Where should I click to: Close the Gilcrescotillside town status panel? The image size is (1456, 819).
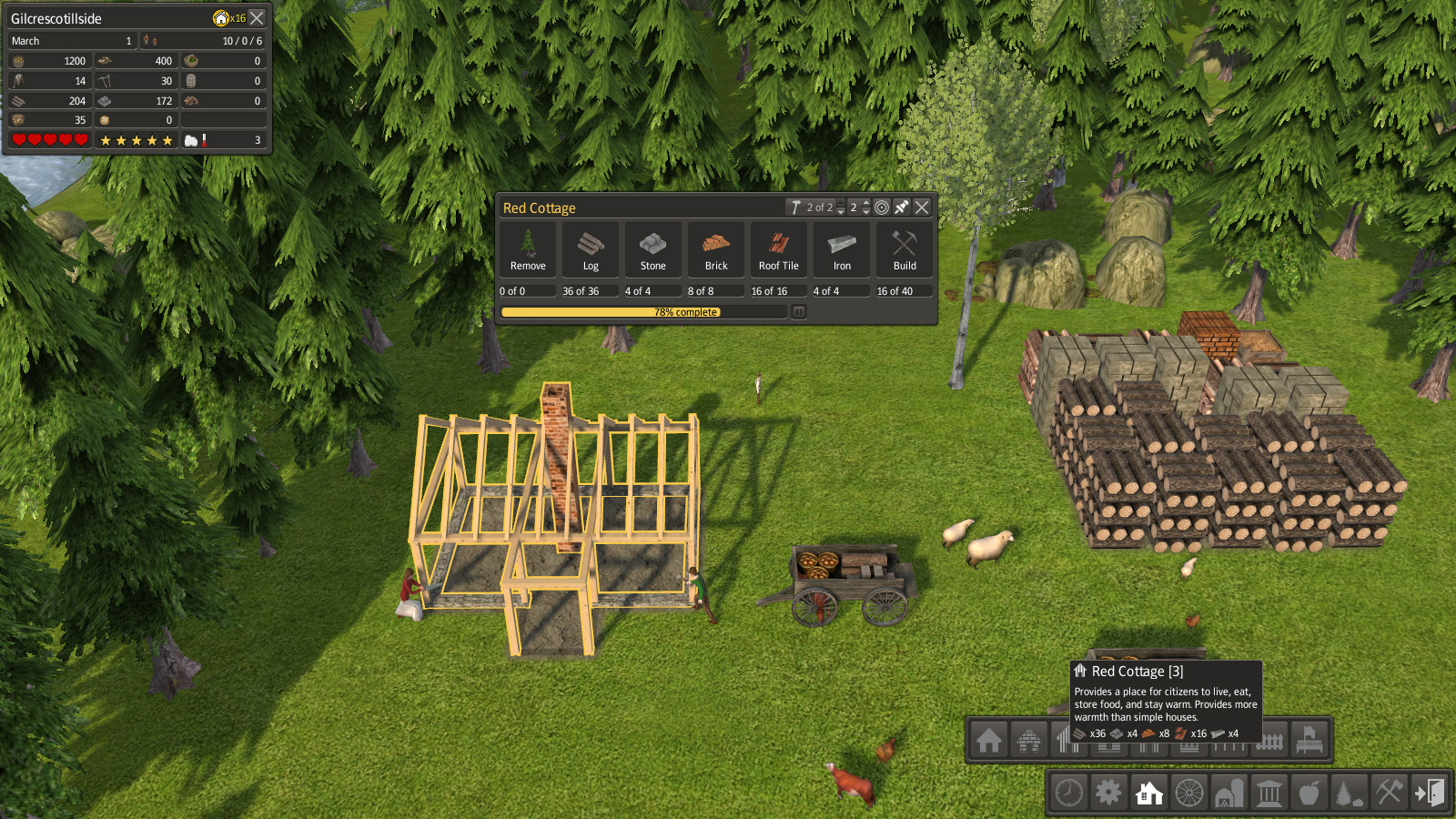point(258,18)
